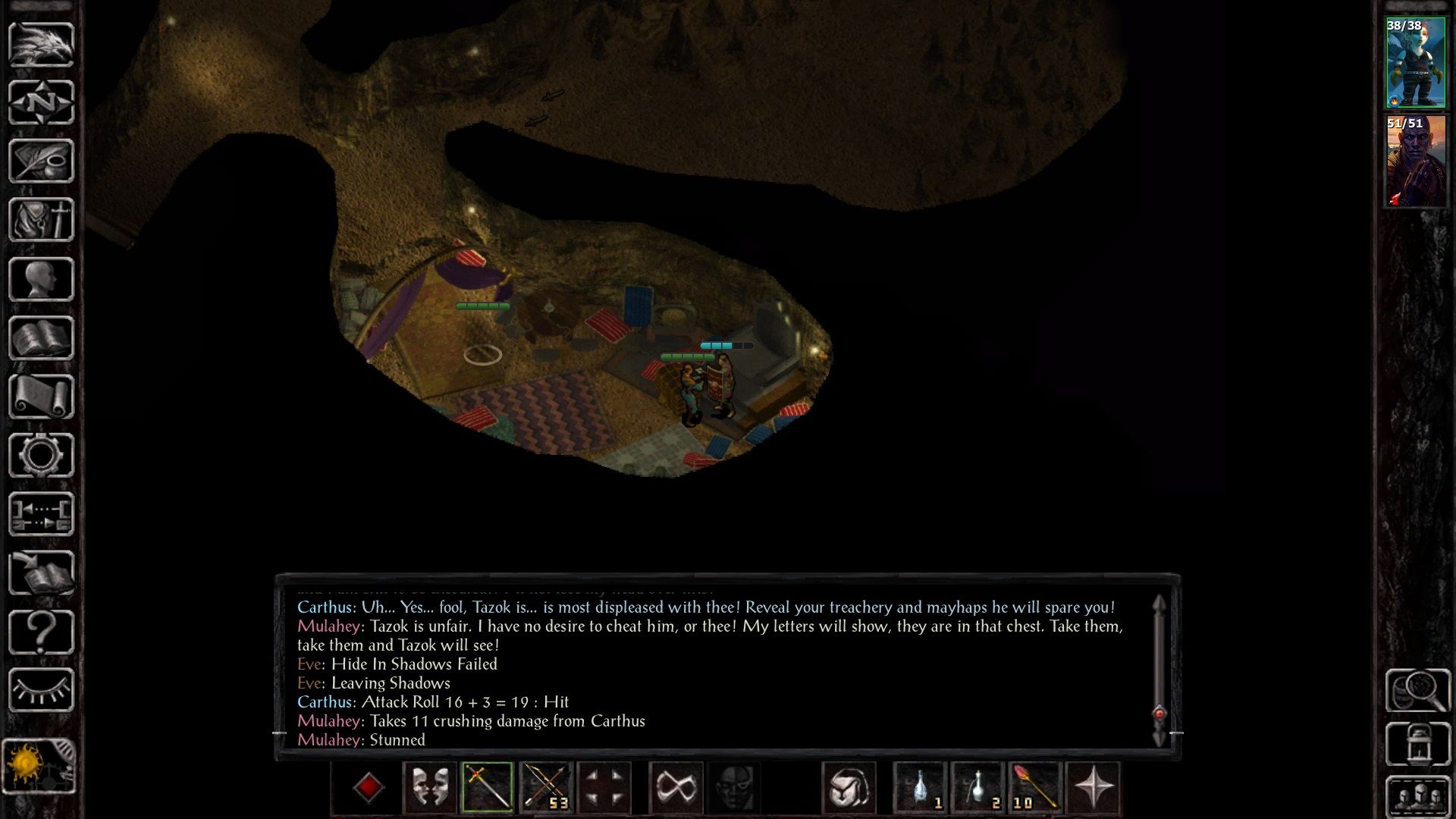1456x819 pixels.
Task: Equip the sword weapon slot
Action: pos(487,787)
